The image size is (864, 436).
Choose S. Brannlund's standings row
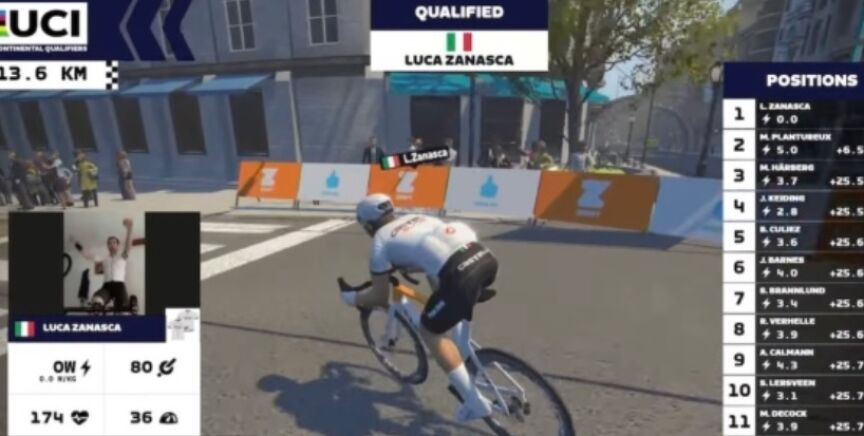point(795,297)
